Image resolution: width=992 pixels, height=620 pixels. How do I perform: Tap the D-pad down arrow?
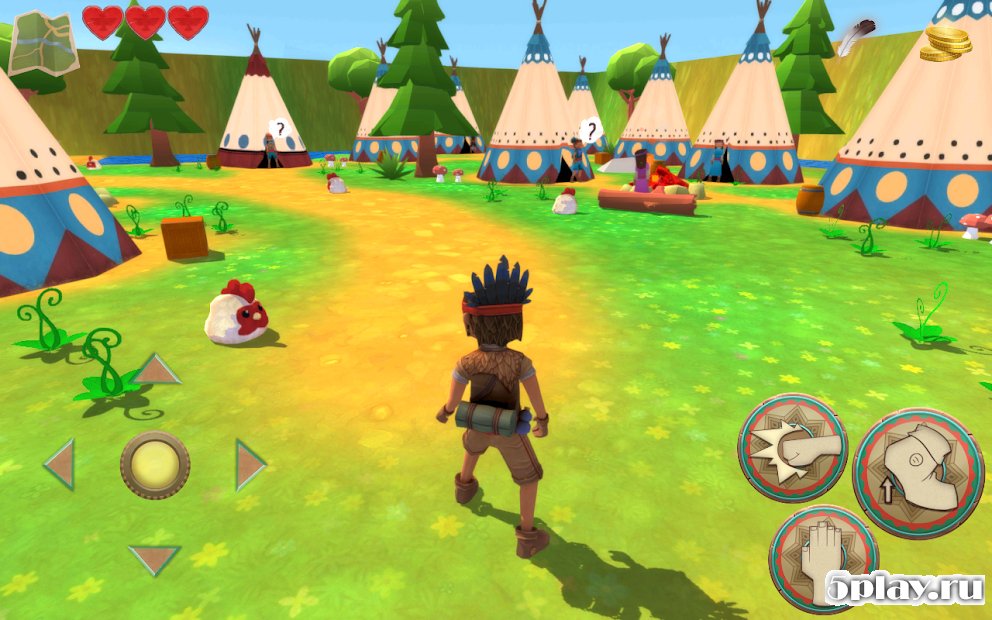(x=155, y=558)
